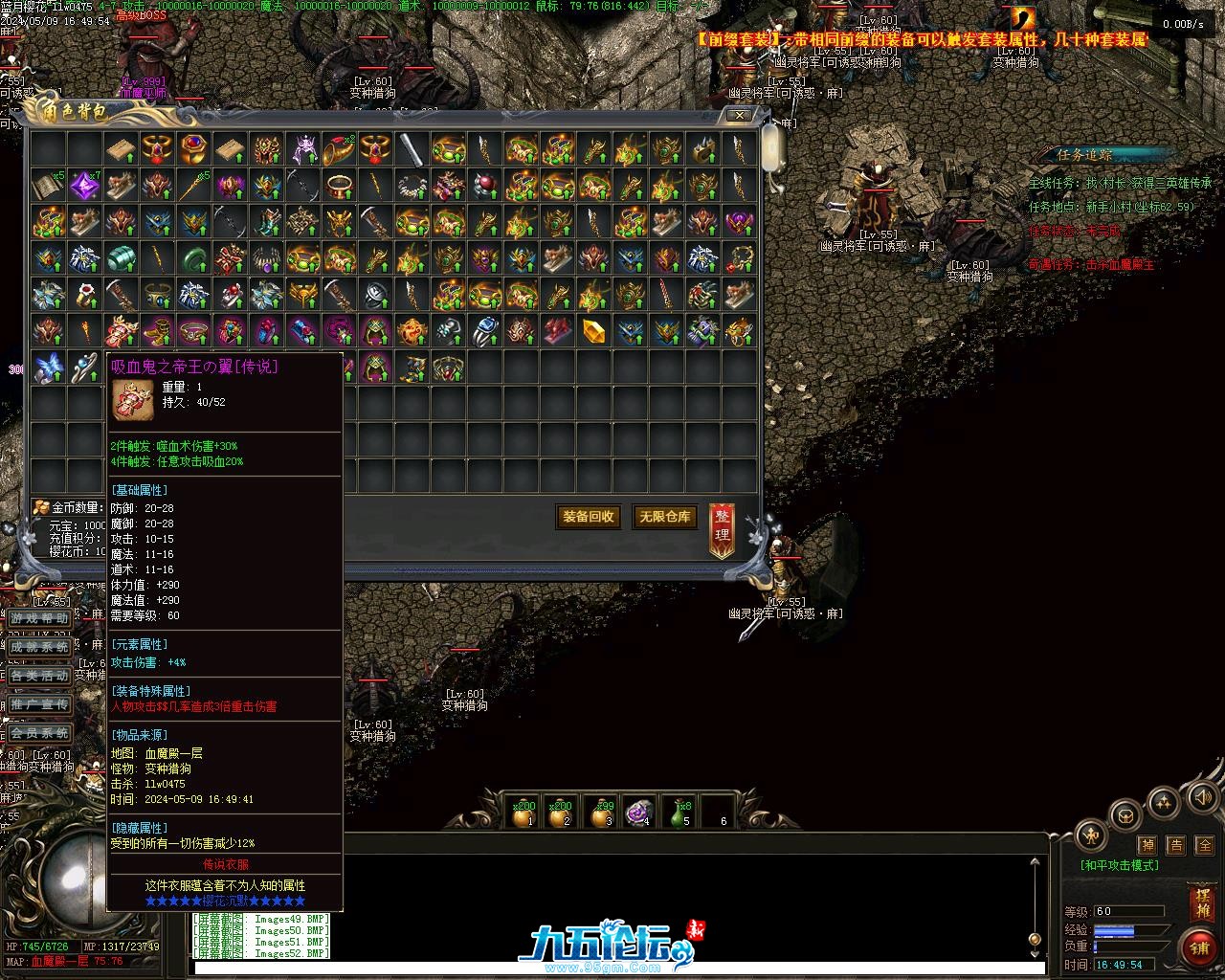This screenshot has height=980, width=1225.
Task: Click the 告 square button
Action: [1176, 845]
